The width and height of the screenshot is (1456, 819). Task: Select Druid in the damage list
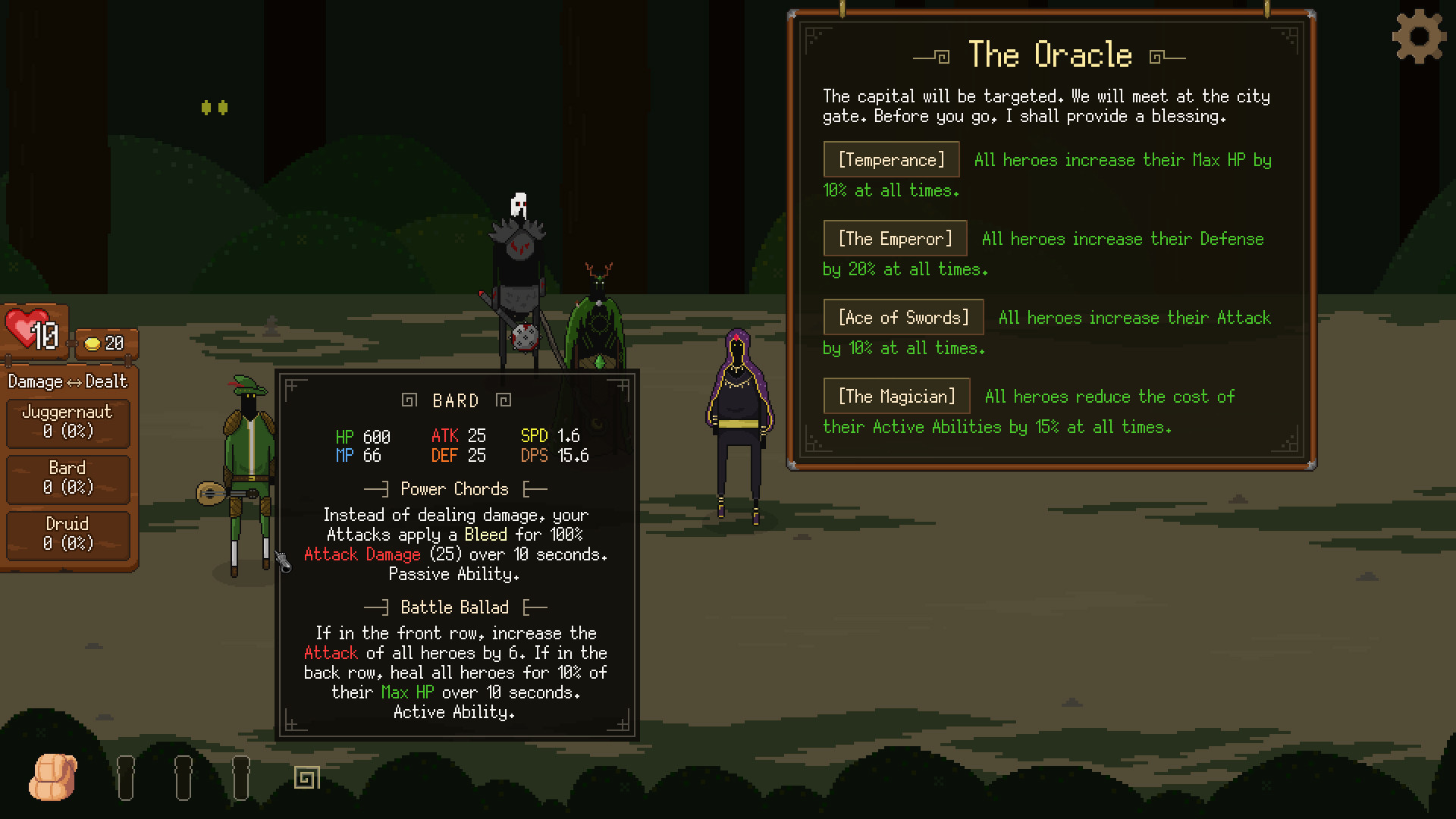[x=67, y=534]
